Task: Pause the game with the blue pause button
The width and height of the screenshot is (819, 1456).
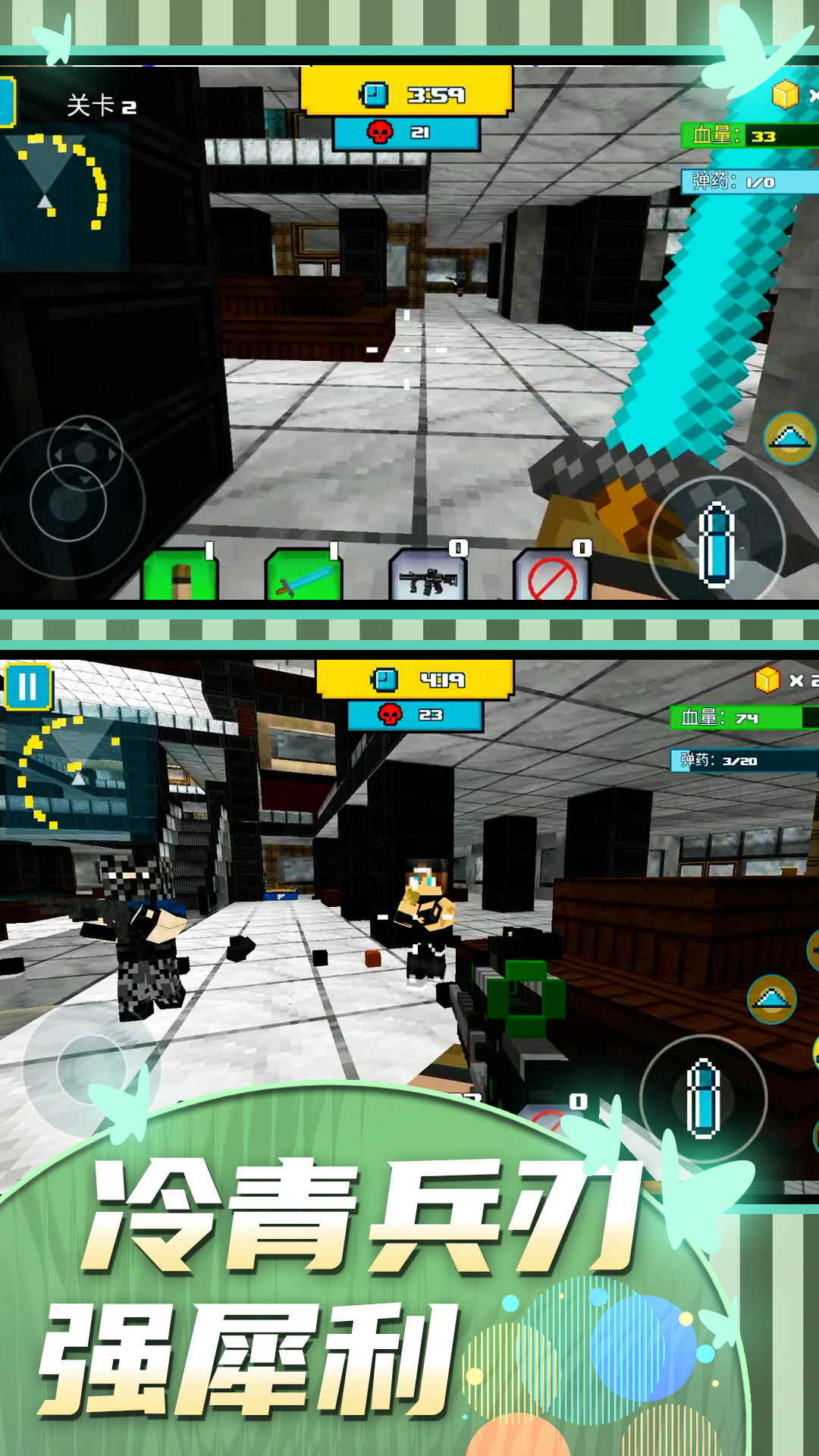Action: [x=27, y=686]
